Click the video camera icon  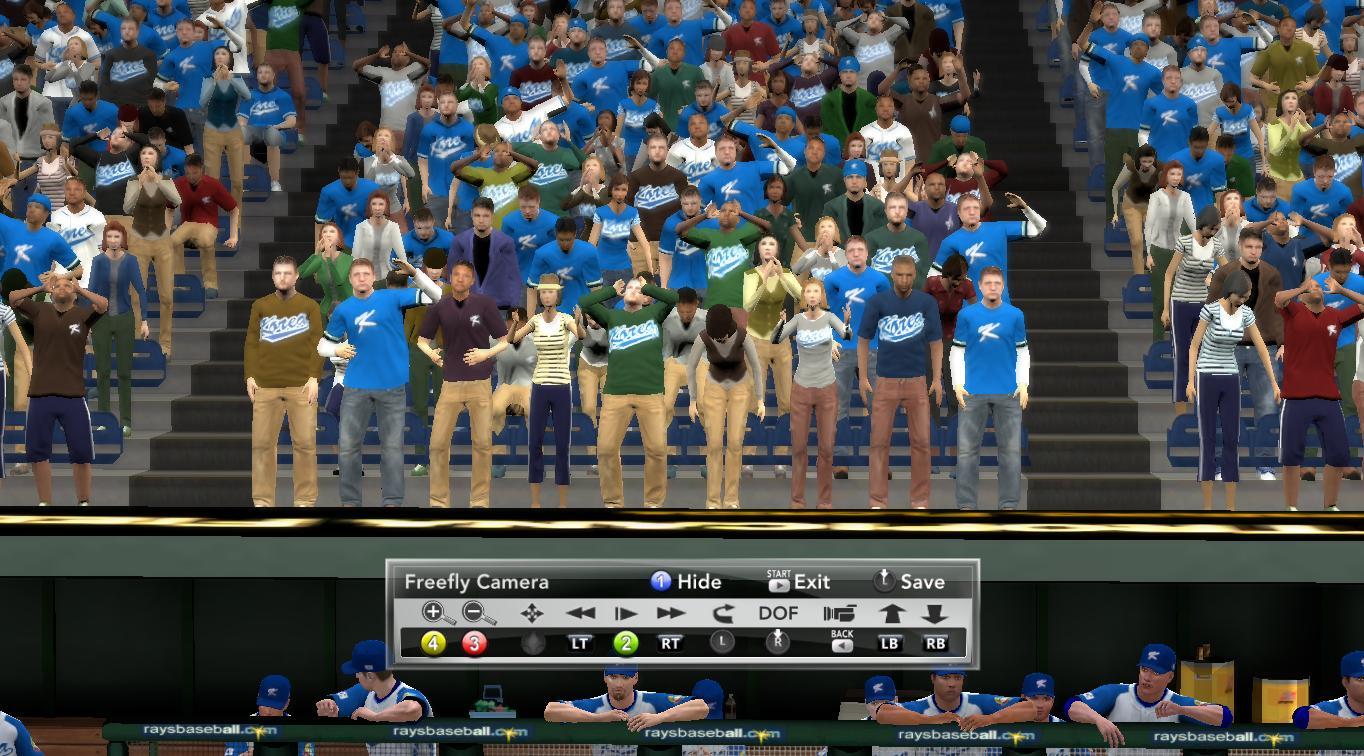[840, 613]
